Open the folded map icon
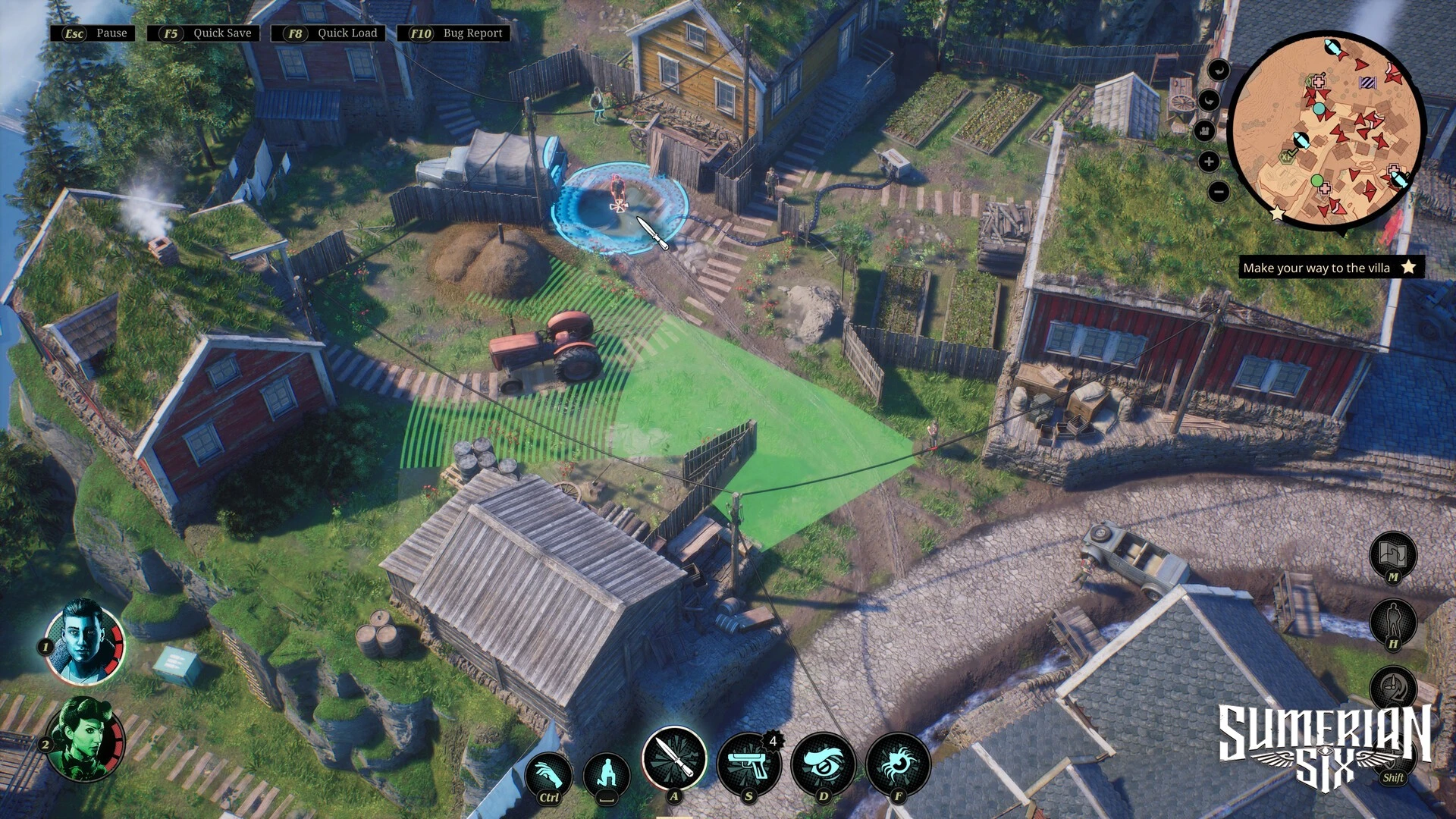Image resolution: width=1456 pixels, height=819 pixels. click(1393, 553)
